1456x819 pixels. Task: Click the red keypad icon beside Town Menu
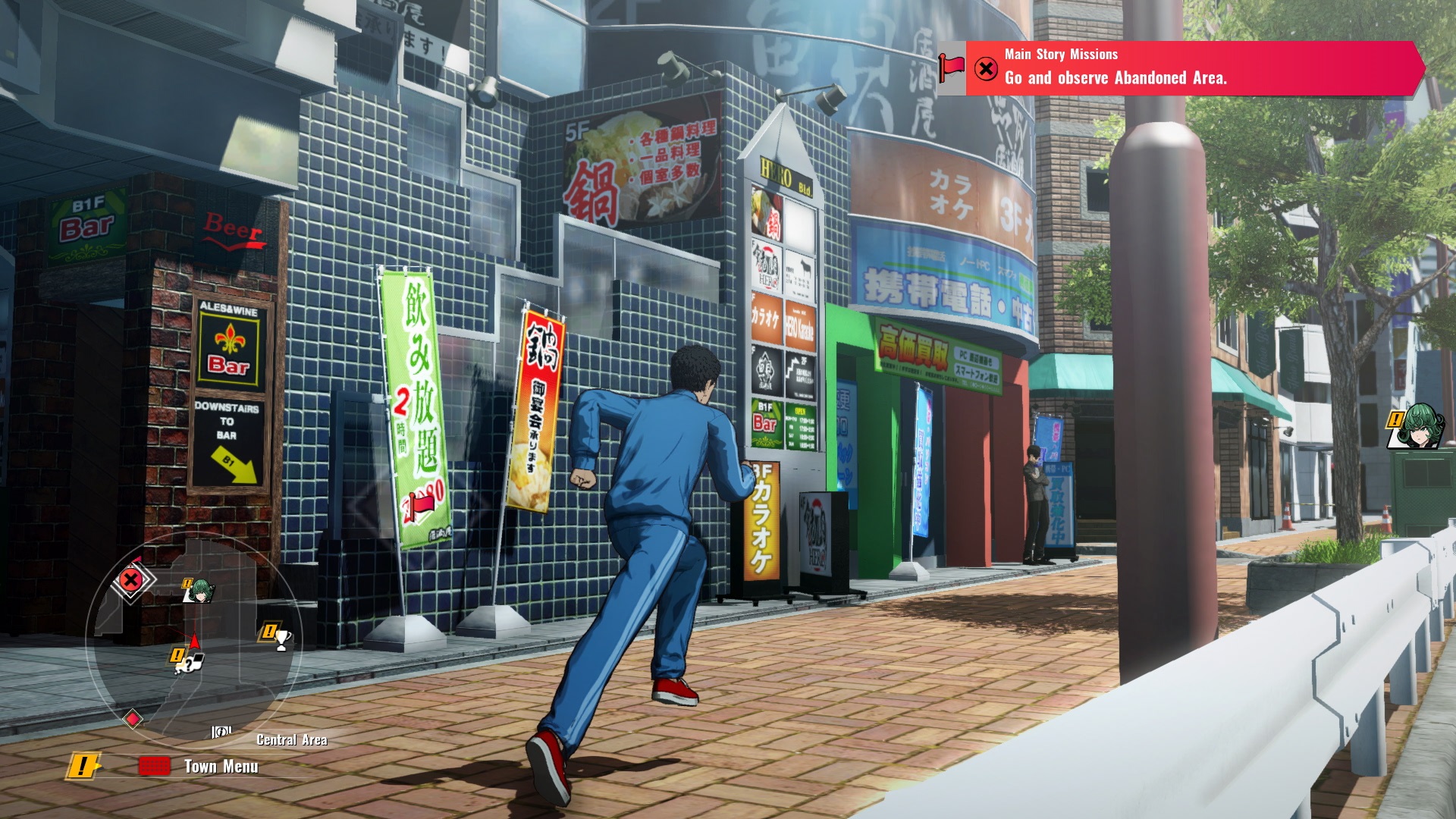pos(155,765)
